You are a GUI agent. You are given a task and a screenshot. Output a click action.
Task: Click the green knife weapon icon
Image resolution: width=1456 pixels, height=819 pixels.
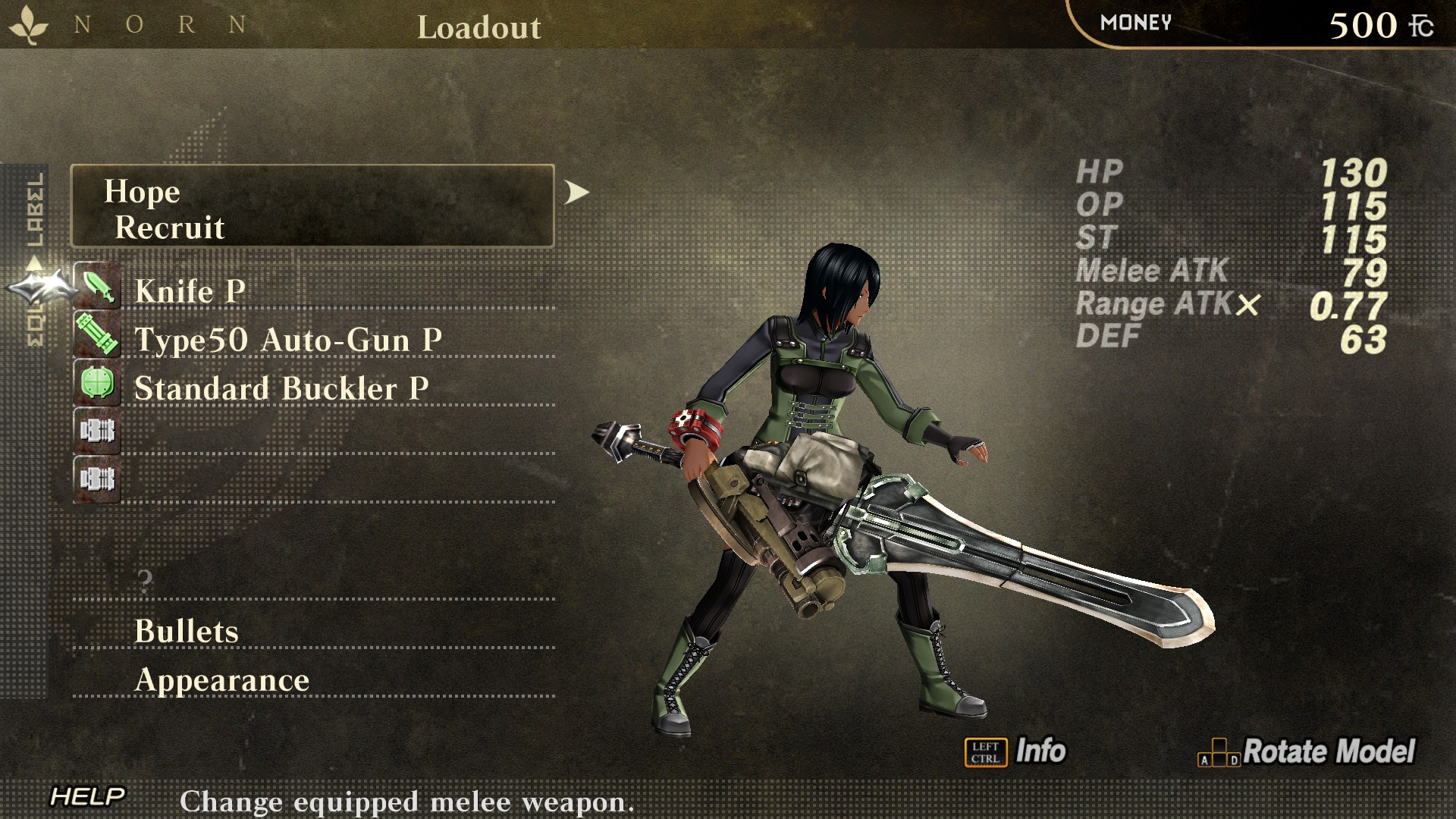pyautogui.click(x=97, y=286)
